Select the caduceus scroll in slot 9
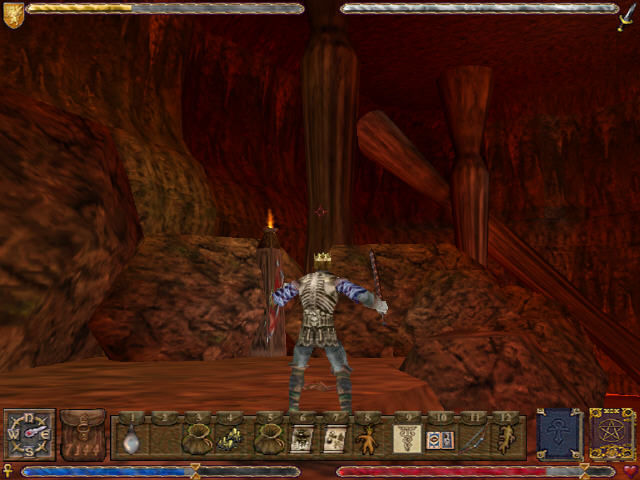Image resolution: width=640 pixels, height=480 pixels. [x=407, y=439]
